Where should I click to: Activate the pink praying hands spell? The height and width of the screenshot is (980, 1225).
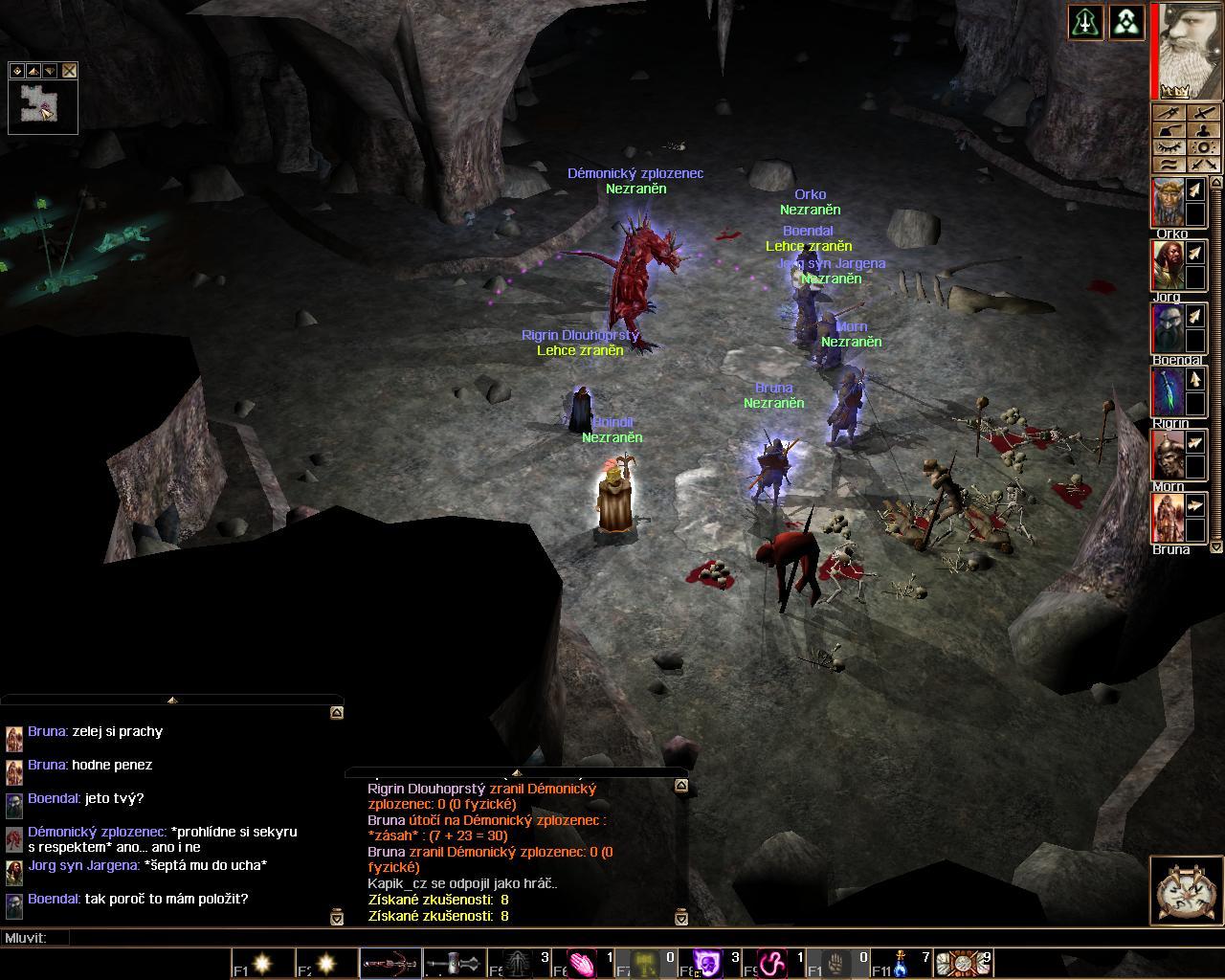(580, 963)
